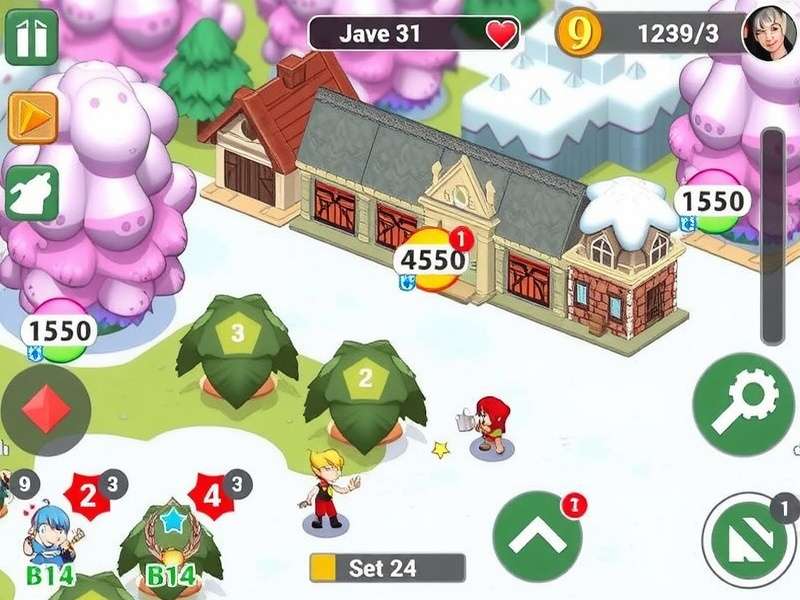Pause the game with the green button
Screen dimensions: 800x600
point(31,37)
